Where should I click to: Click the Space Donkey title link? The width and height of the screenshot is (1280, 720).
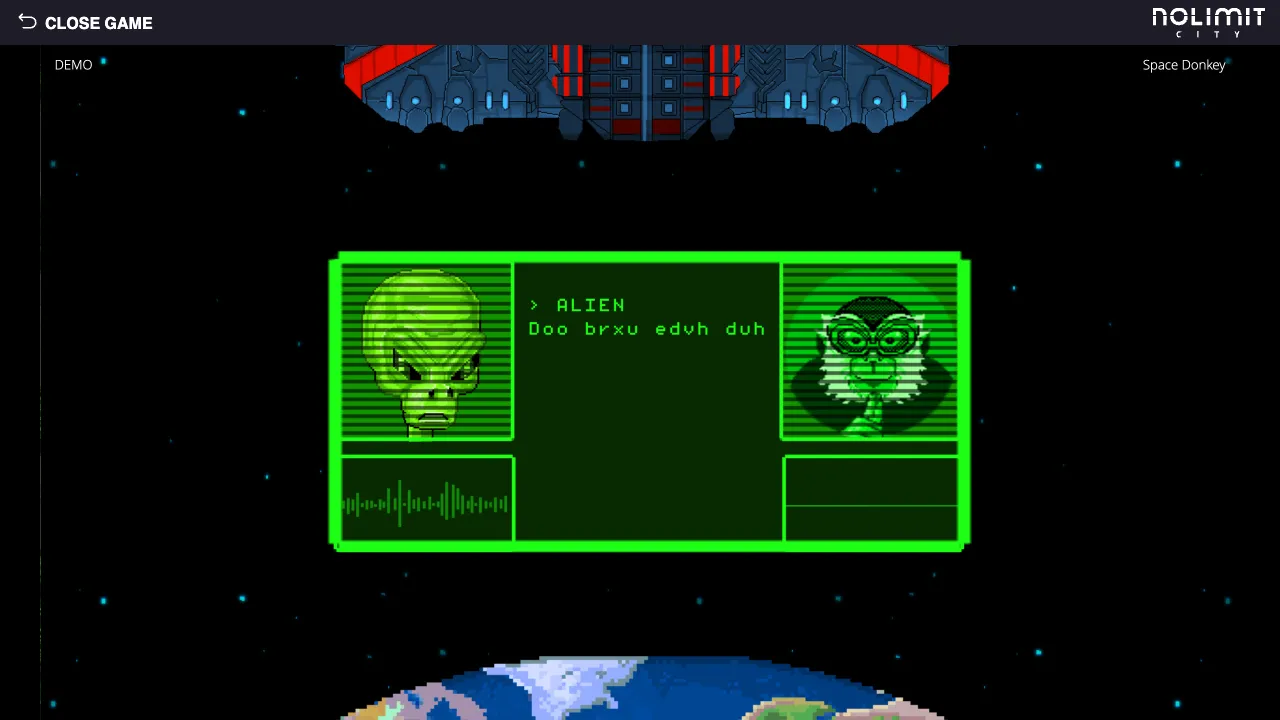pyautogui.click(x=1184, y=64)
